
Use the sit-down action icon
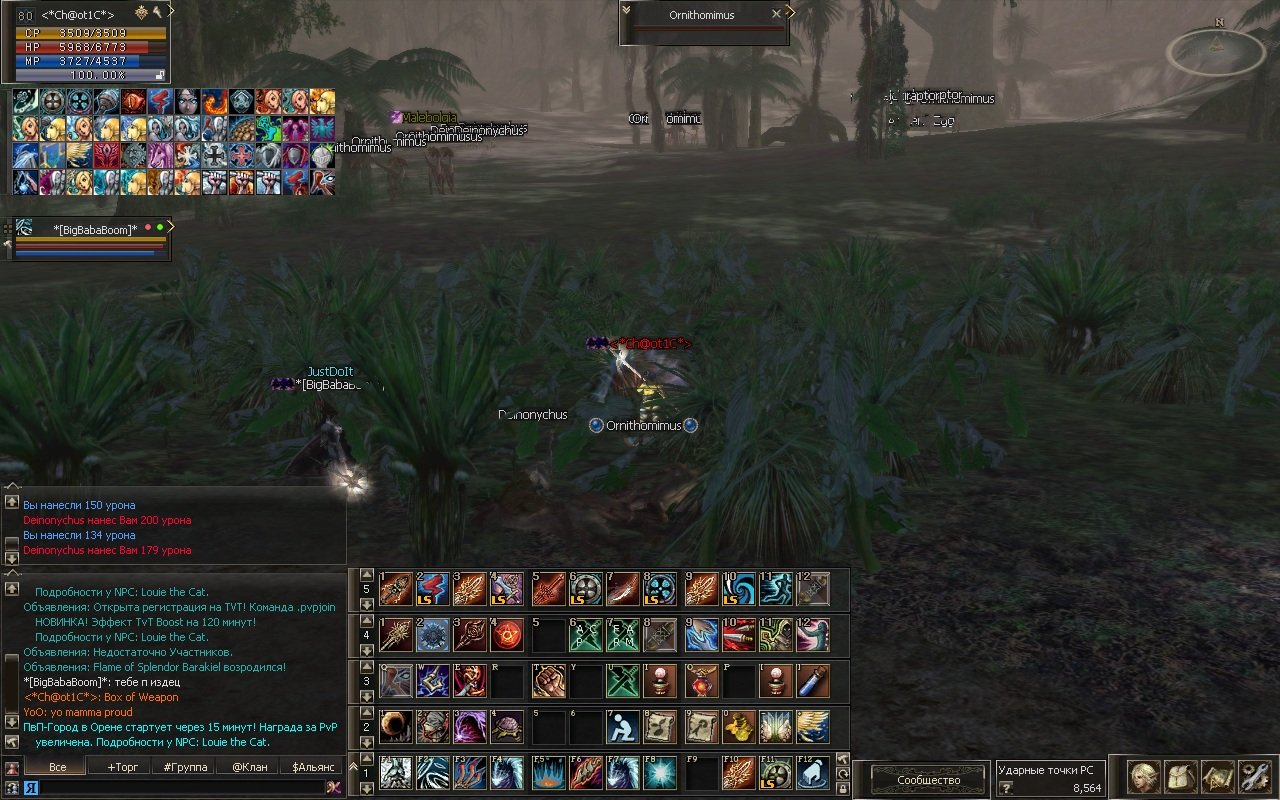pyautogui.click(x=624, y=727)
